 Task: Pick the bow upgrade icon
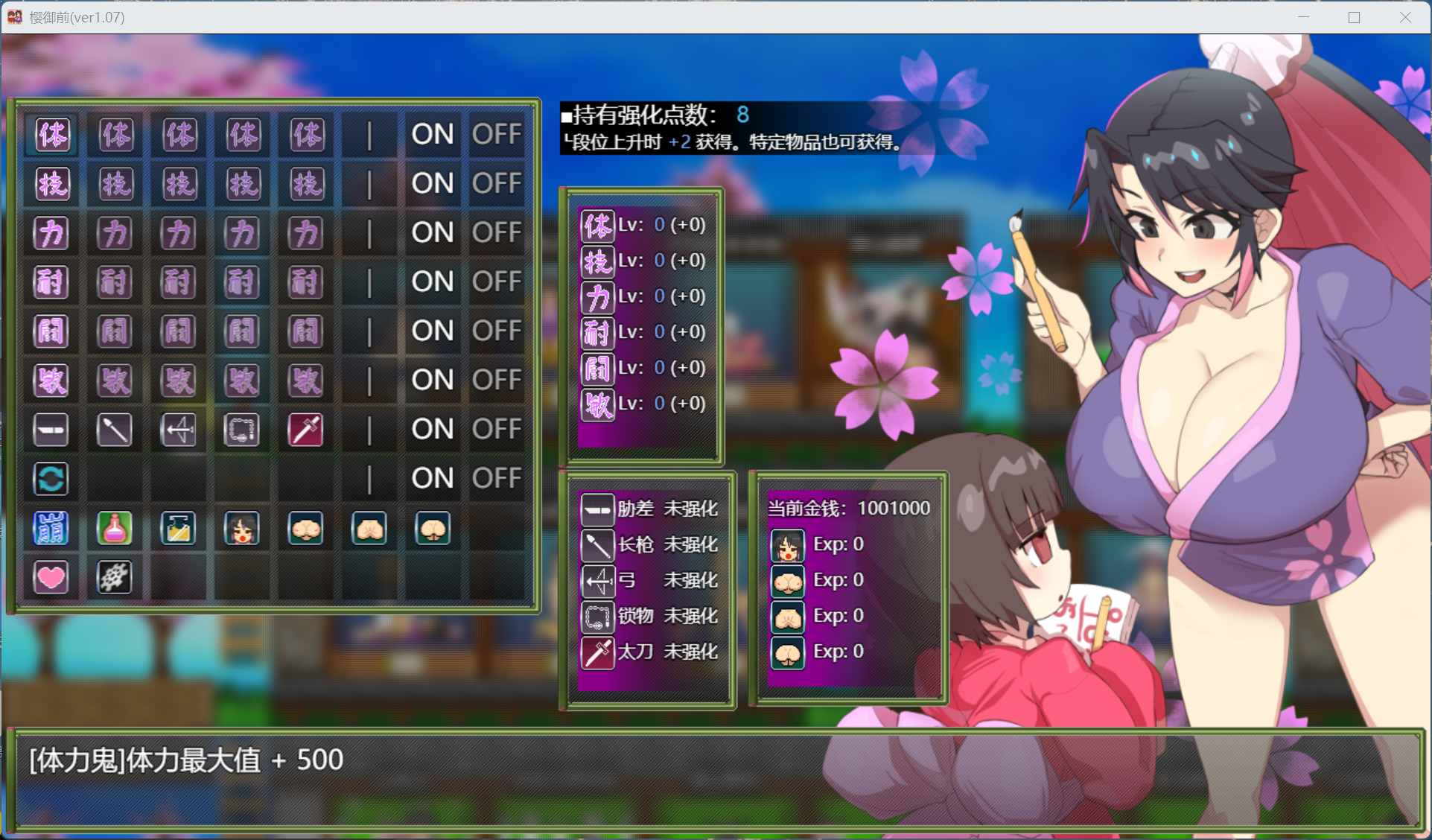tap(179, 430)
